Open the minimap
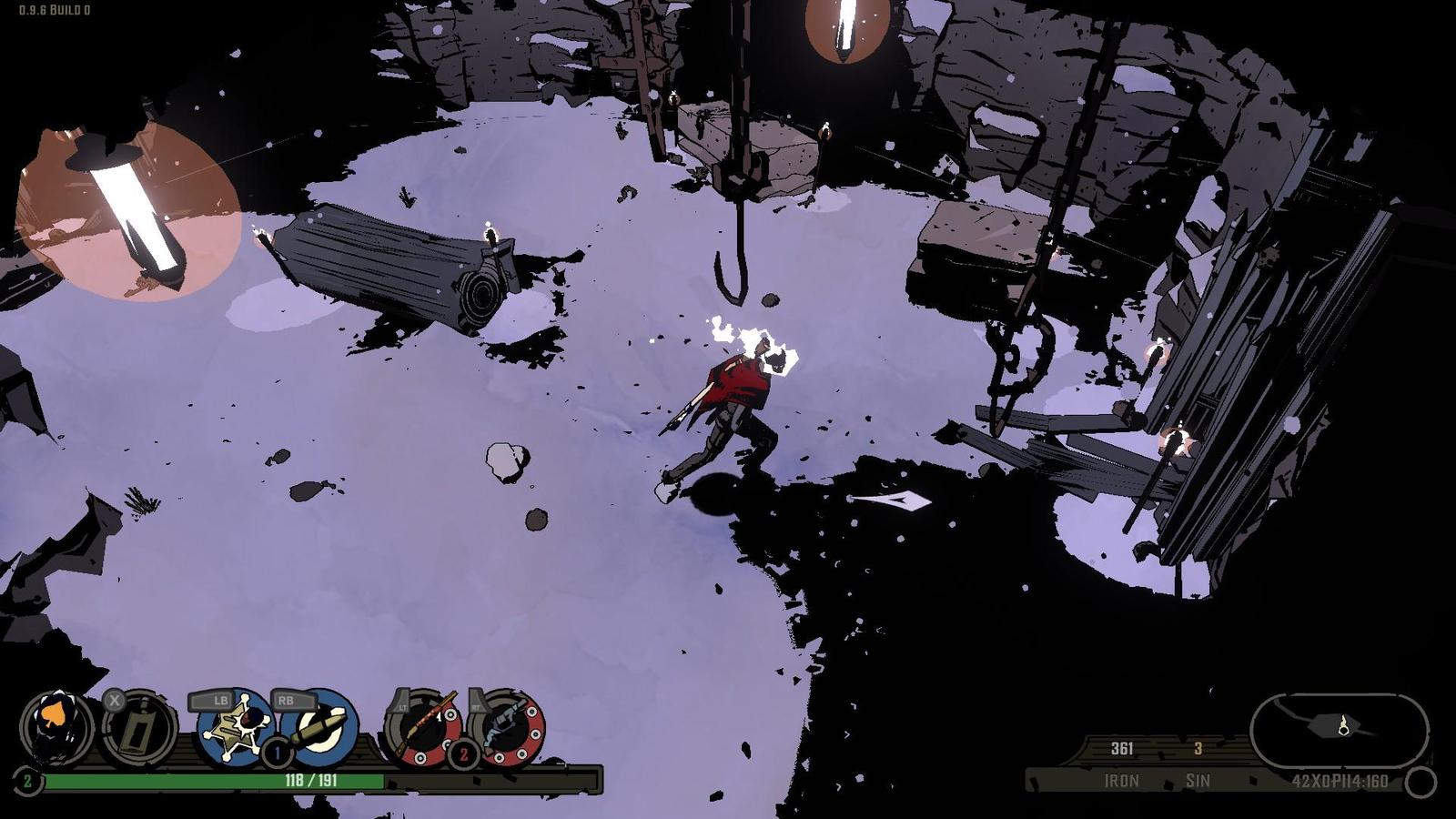 (1339, 729)
